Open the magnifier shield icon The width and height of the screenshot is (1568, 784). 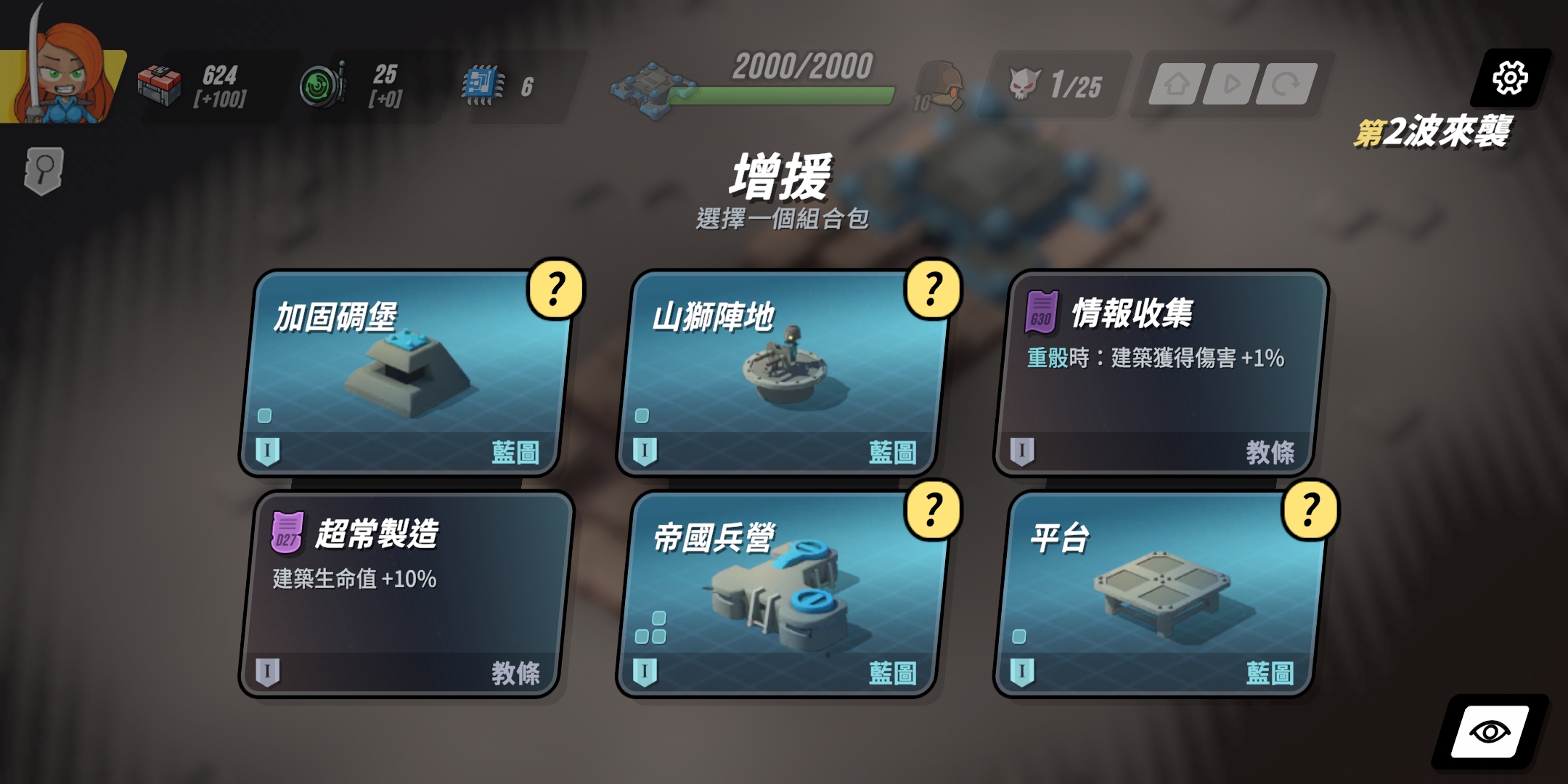(x=44, y=171)
